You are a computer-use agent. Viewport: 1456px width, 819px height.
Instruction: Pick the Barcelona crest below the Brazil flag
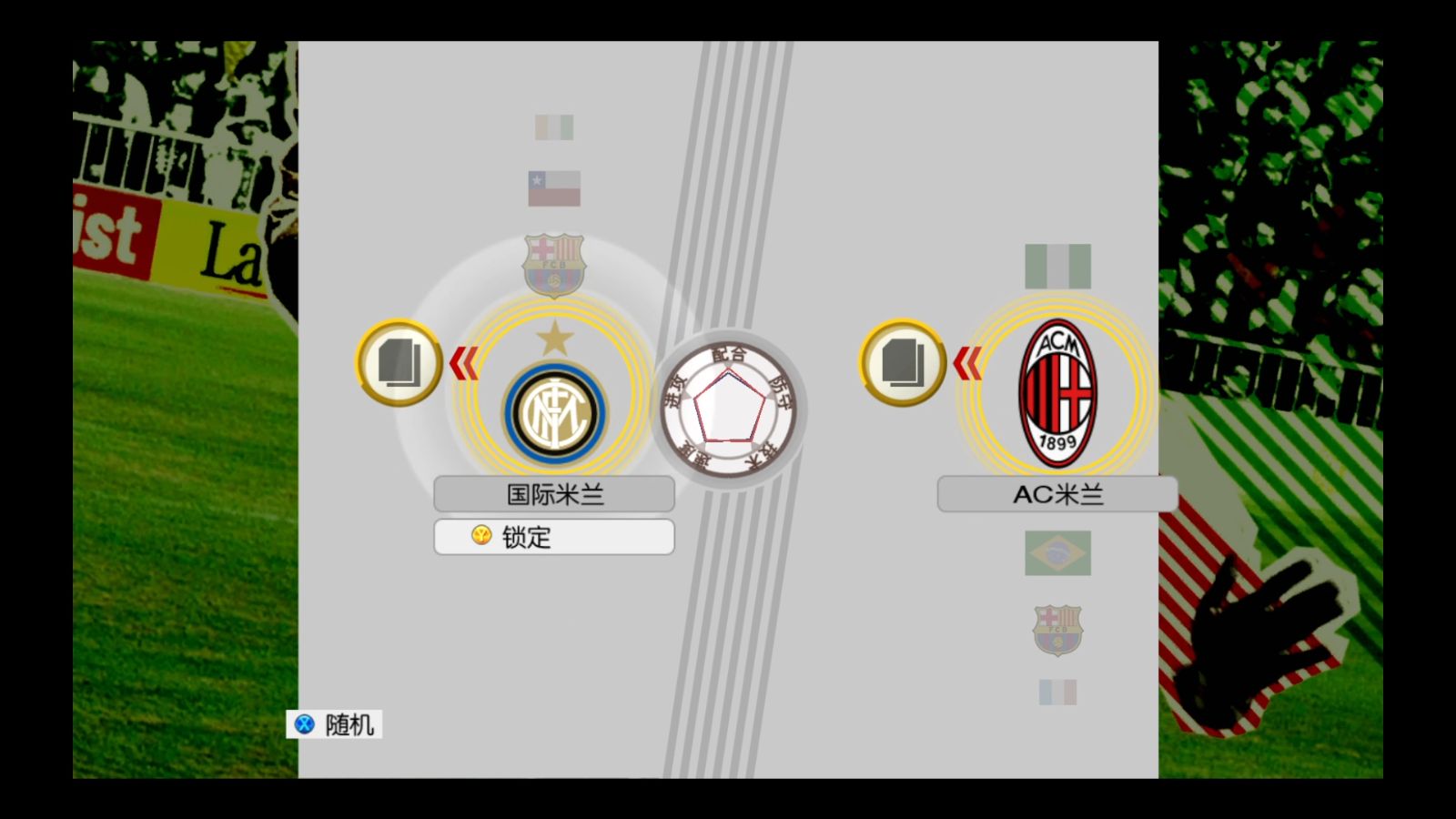click(1057, 630)
